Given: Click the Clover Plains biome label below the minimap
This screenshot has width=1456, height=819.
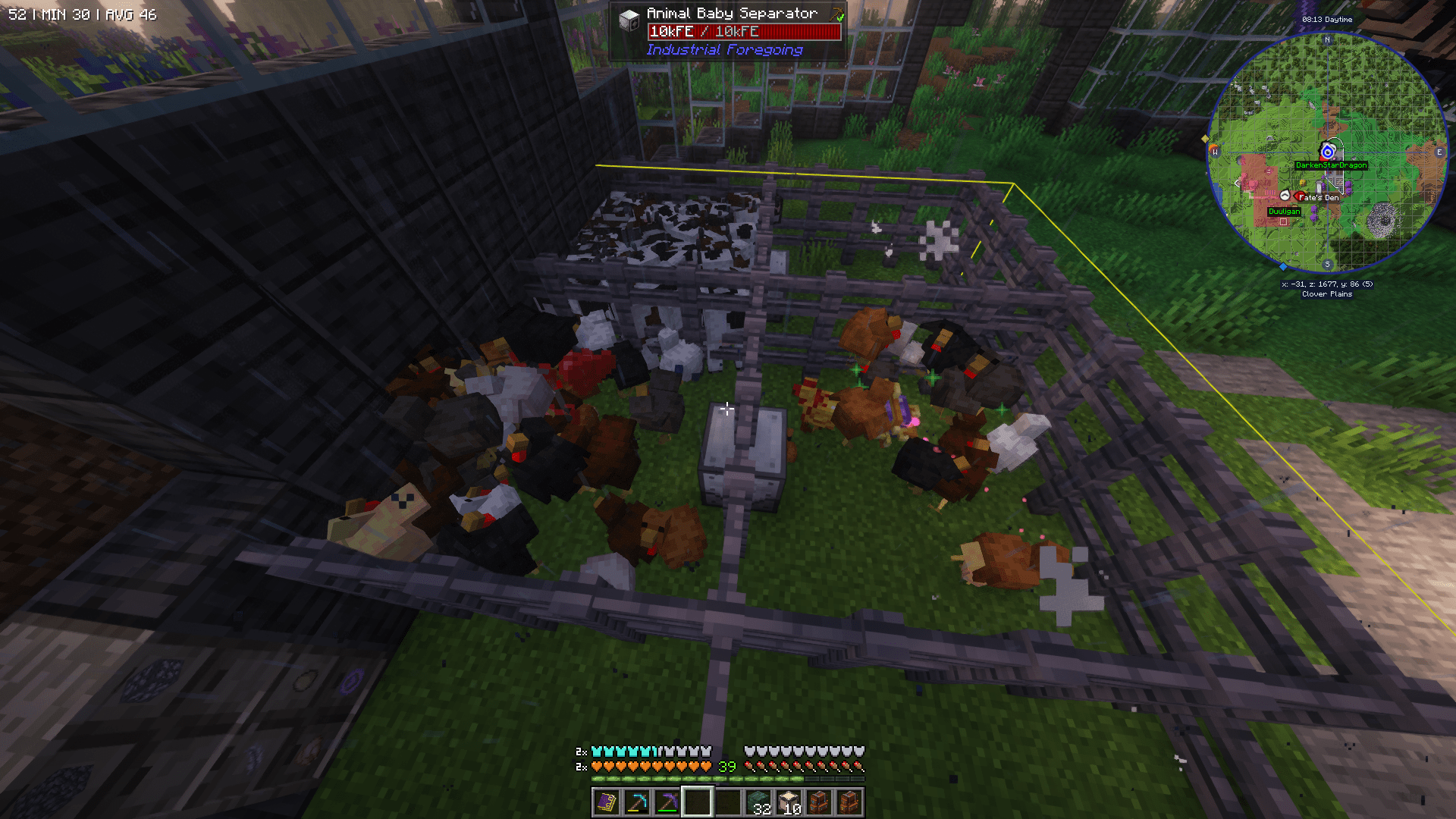Looking at the screenshot, I should click(x=1327, y=294).
